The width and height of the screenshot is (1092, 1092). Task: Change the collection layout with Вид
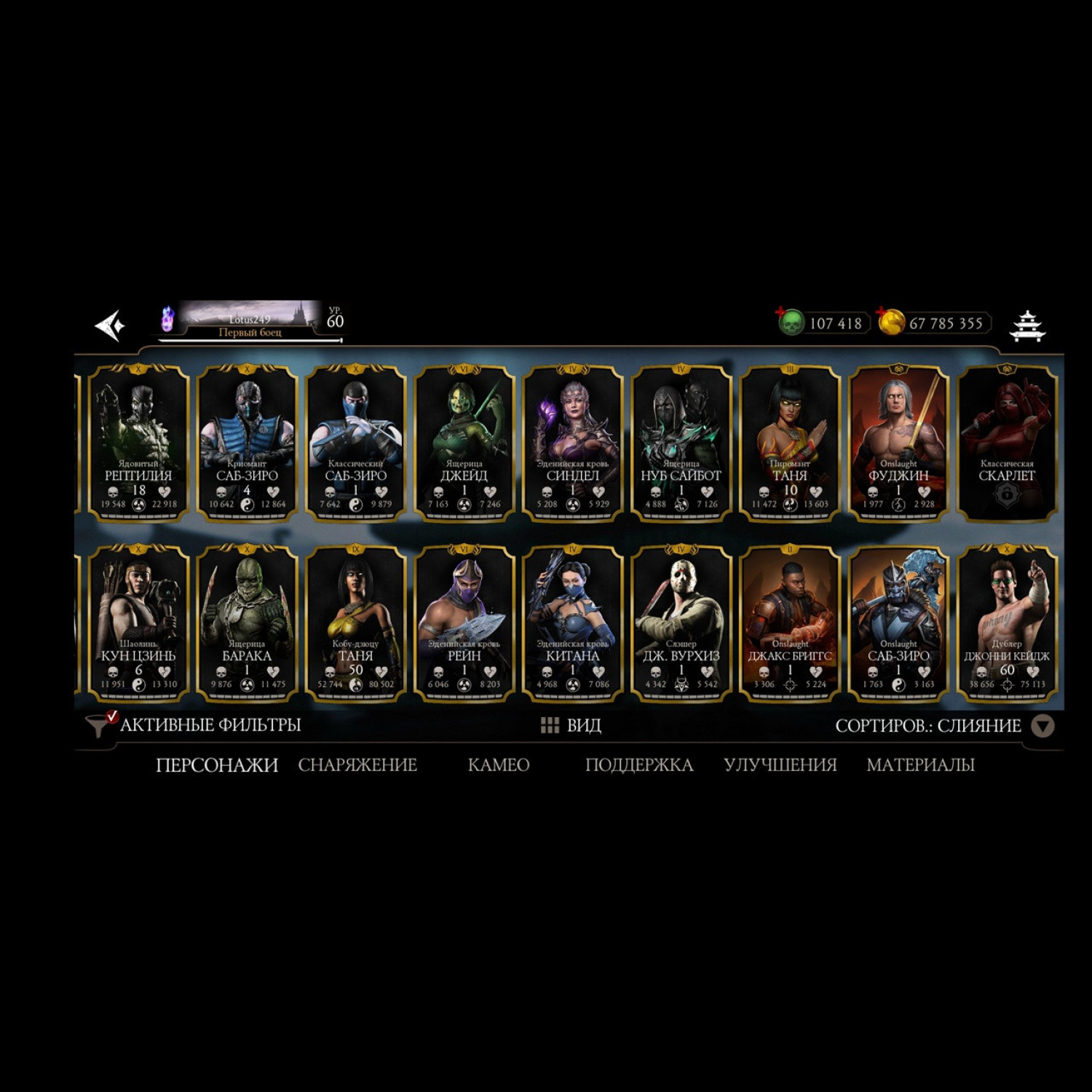tap(571, 725)
